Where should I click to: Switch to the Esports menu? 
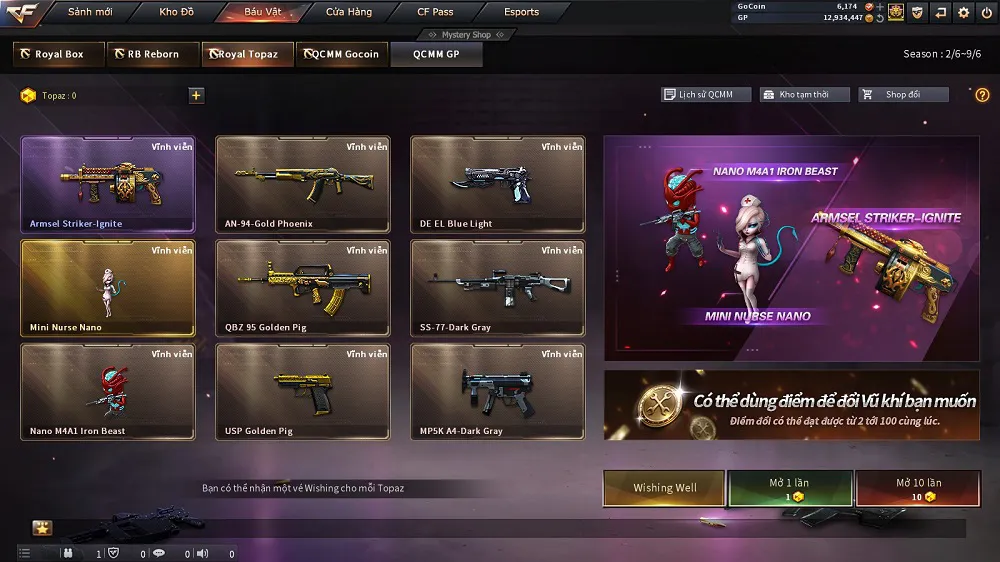[521, 12]
